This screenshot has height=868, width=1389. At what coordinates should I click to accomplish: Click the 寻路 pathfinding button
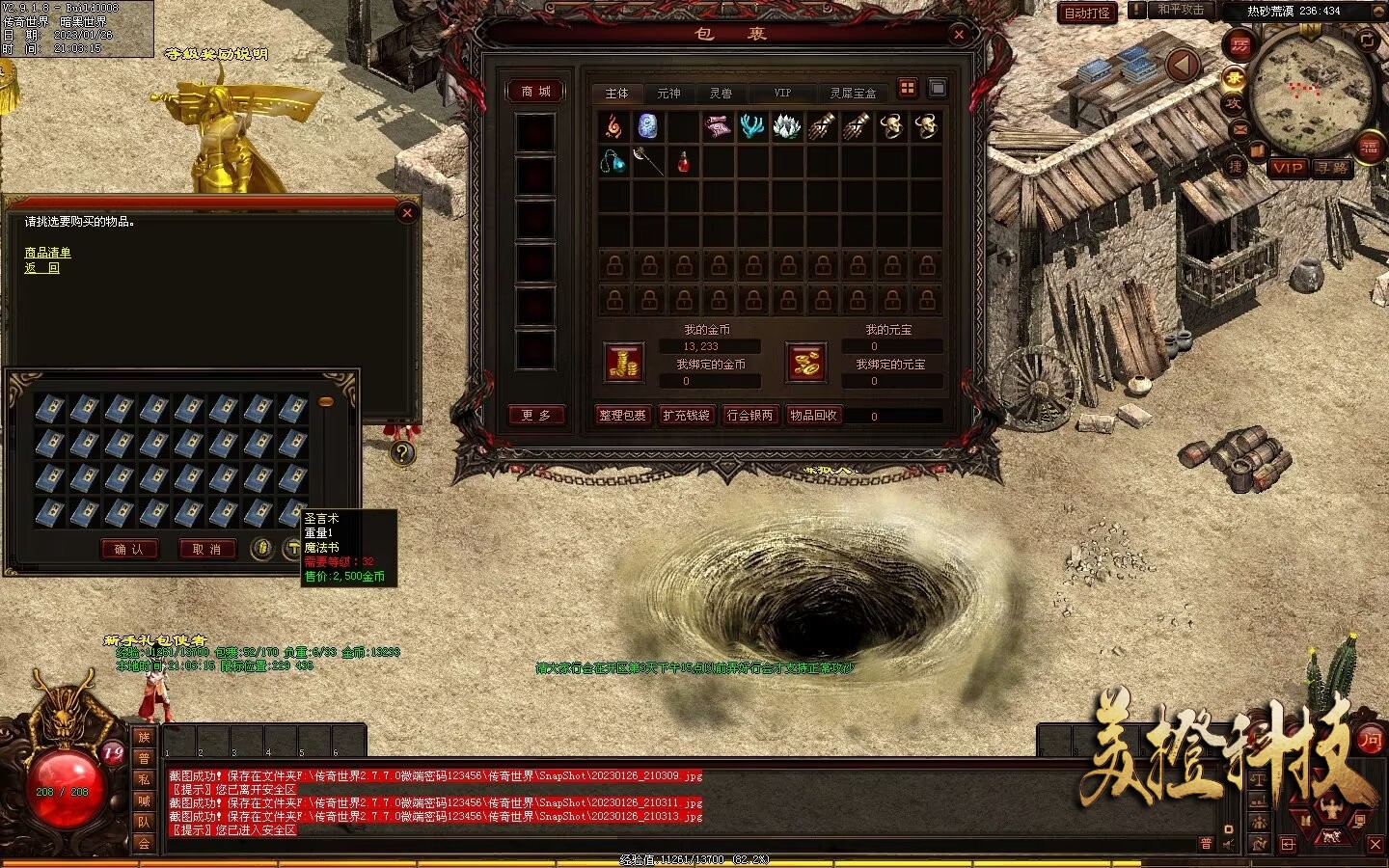pos(1332,168)
